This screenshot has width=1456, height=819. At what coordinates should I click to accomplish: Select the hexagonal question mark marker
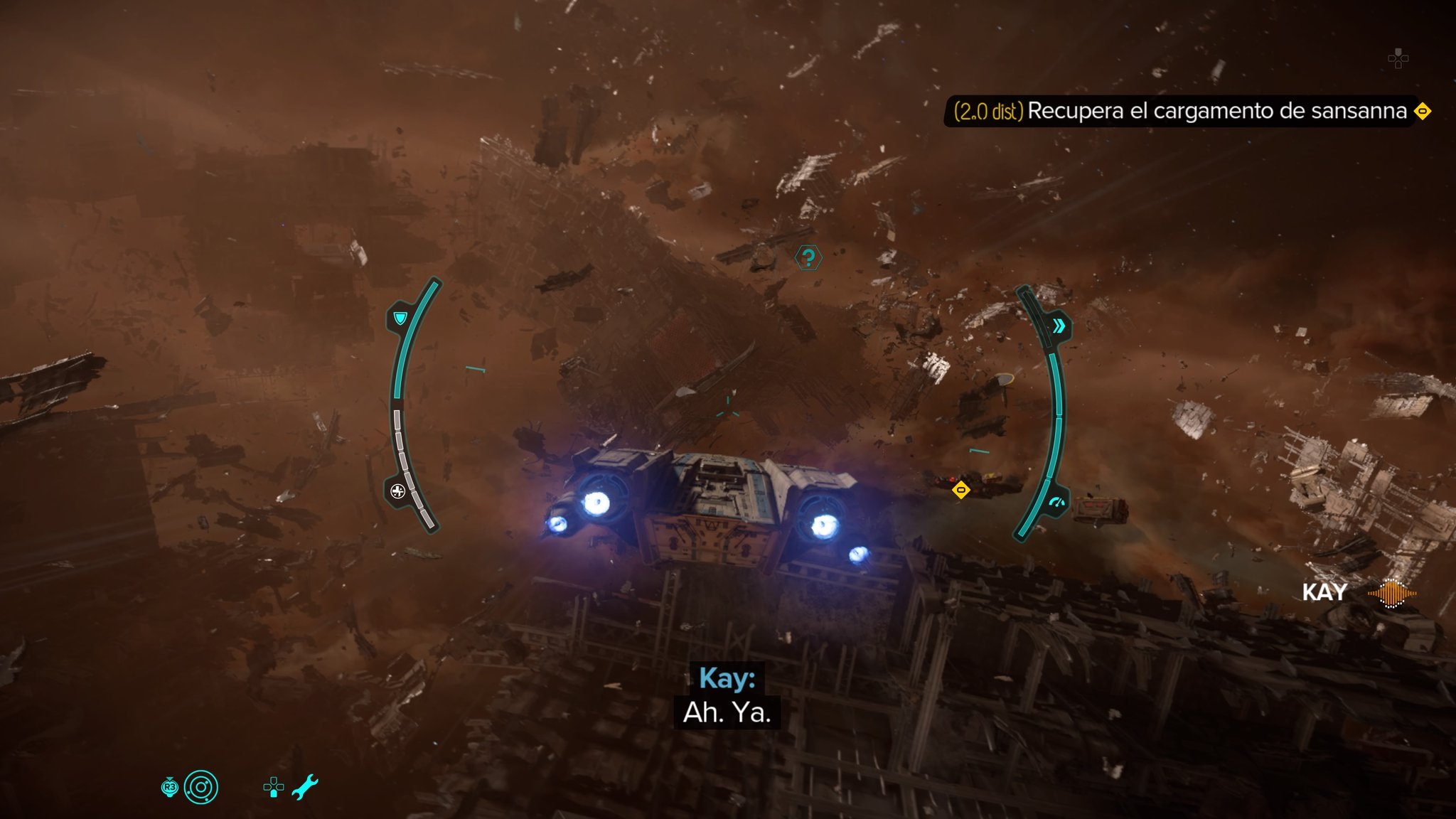(808, 257)
